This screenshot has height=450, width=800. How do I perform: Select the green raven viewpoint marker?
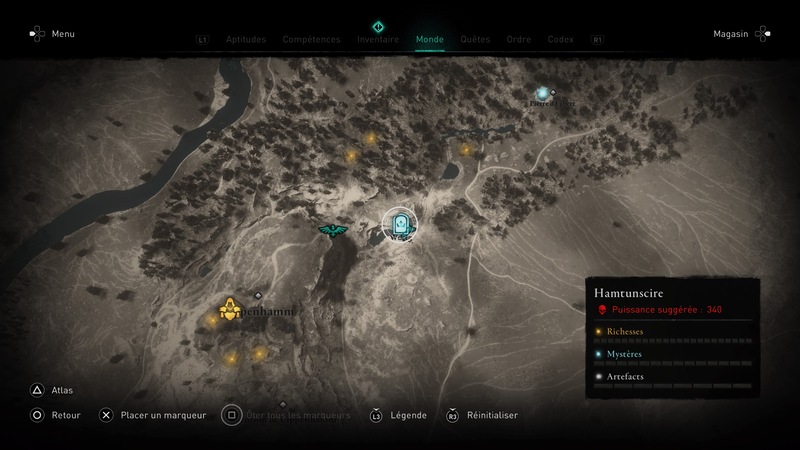331,230
